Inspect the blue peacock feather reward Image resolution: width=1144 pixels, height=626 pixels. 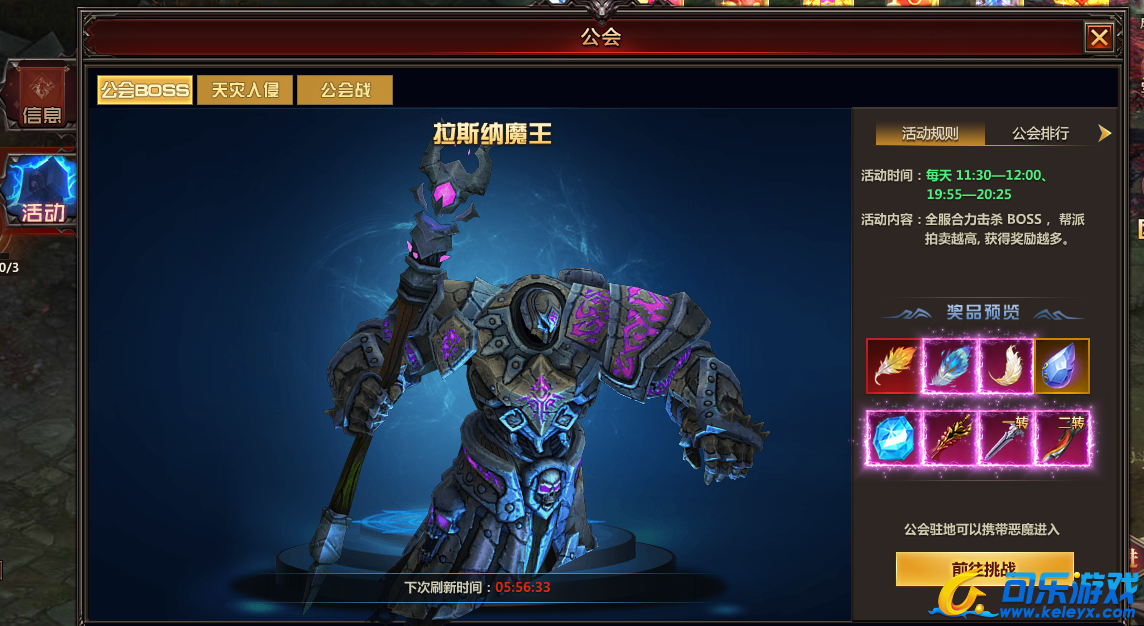point(949,366)
